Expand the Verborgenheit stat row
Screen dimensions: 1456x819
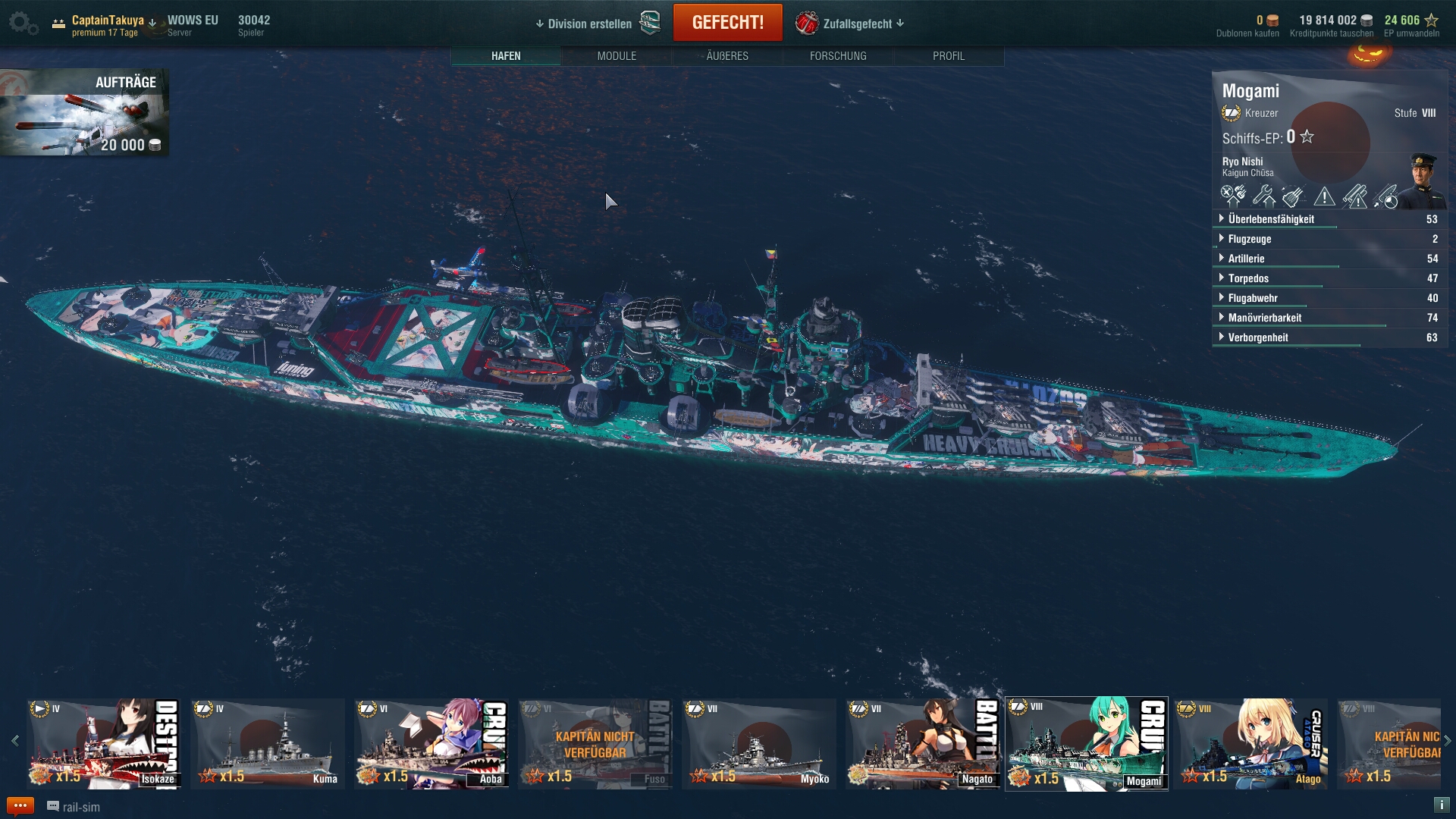pyautogui.click(x=1257, y=337)
